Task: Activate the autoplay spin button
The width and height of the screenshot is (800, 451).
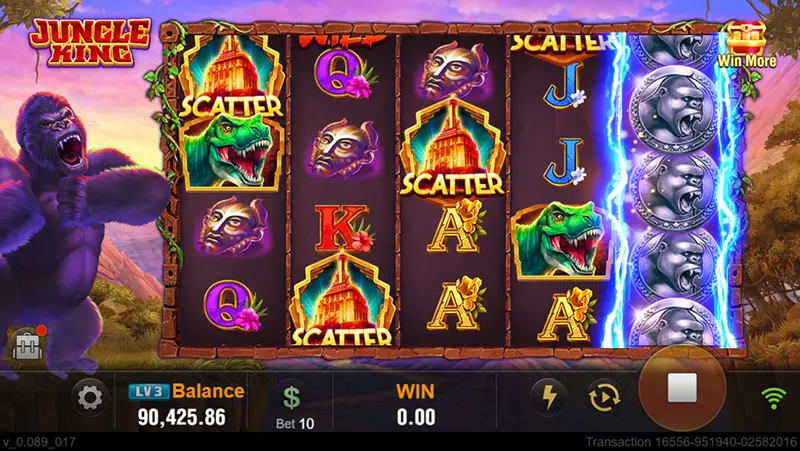Action: pyautogui.click(x=605, y=397)
